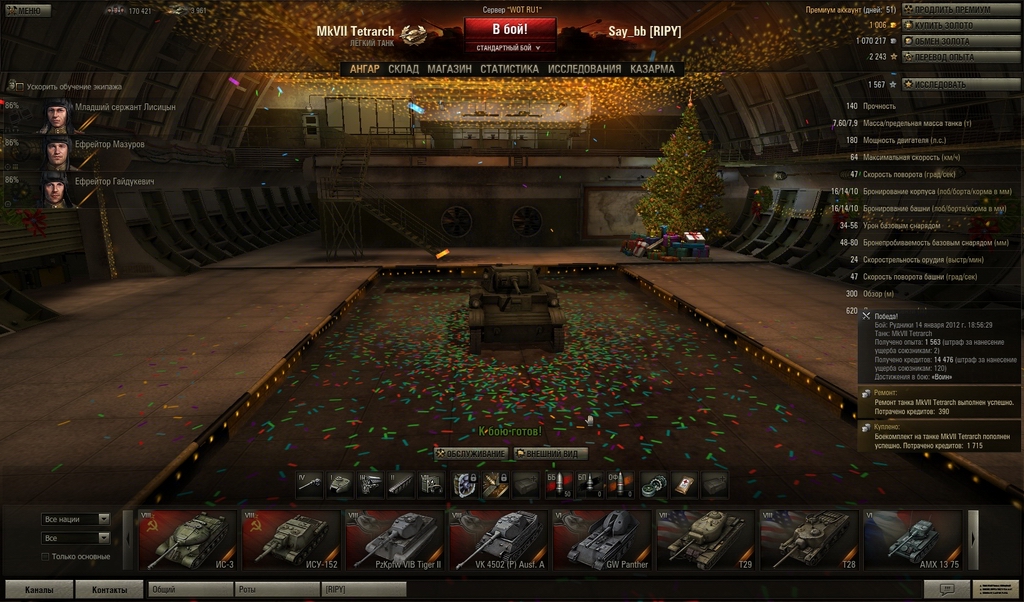Open the Обслуживание service button
This screenshot has width=1024, height=602.
pyautogui.click(x=470, y=454)
